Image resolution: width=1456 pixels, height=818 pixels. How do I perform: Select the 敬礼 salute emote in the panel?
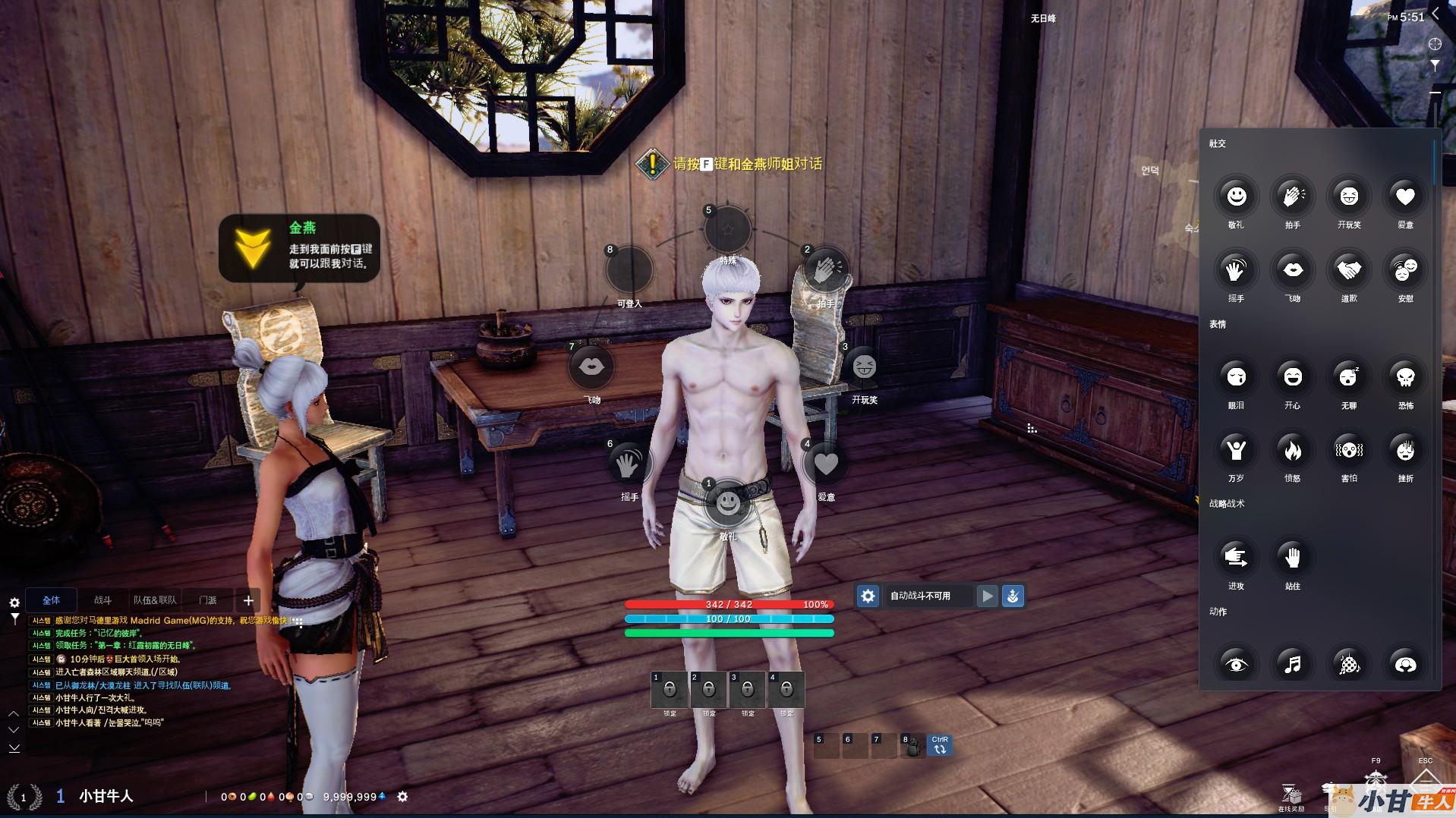[x=1236, y=197]
